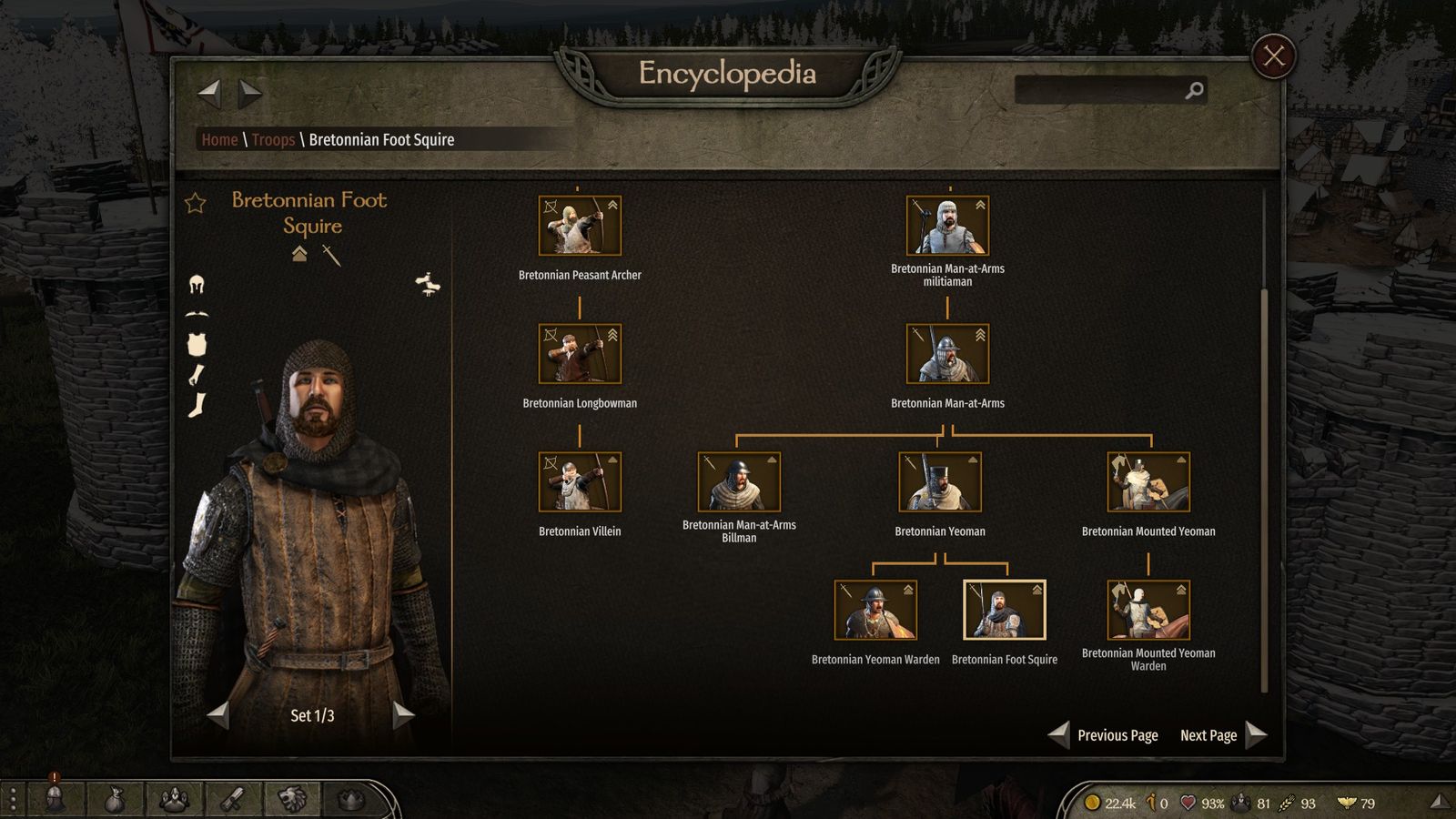
Task: Open the Bretonnian Longbowman entry
Action: pos(580,354)
